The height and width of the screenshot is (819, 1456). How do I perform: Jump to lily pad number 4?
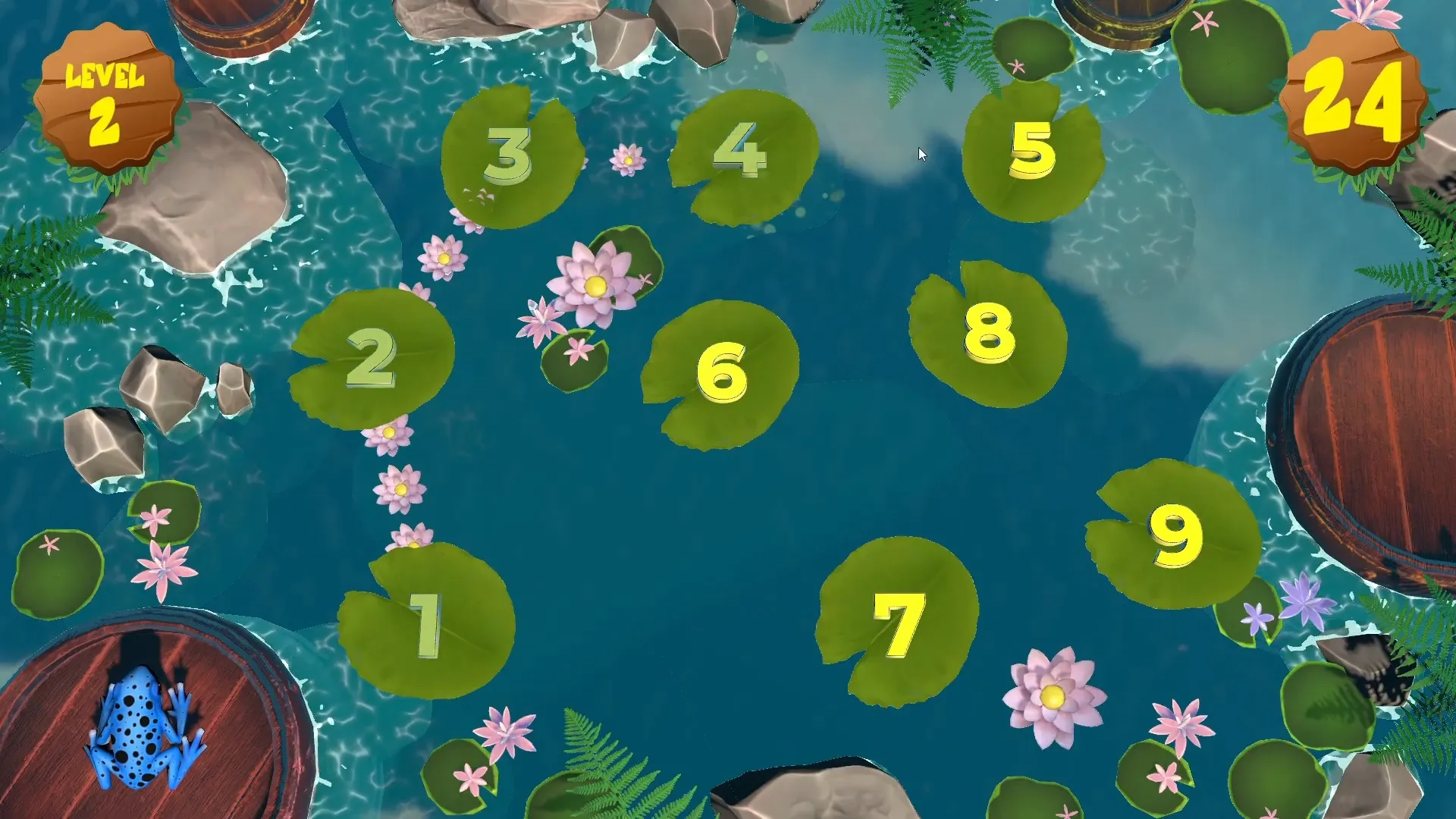click(739, 152)
